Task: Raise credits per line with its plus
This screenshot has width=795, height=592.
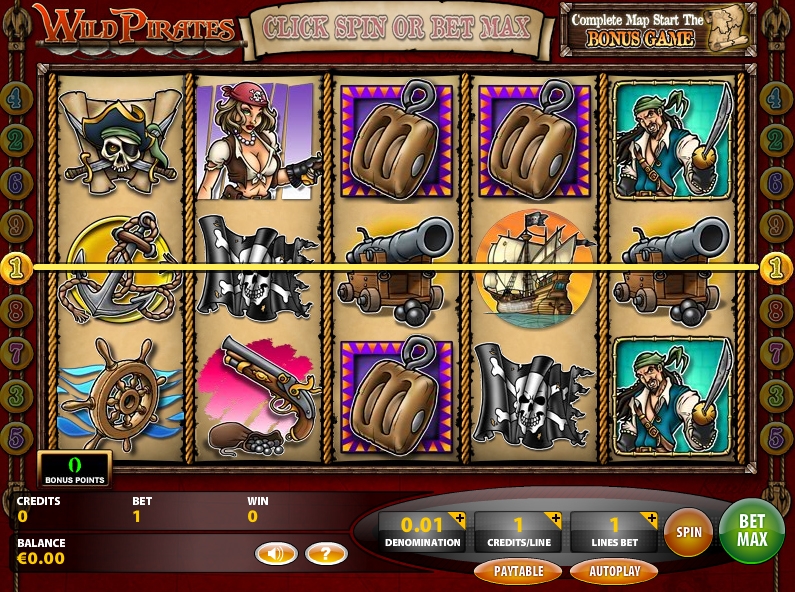Action: [x=554, y=519]
